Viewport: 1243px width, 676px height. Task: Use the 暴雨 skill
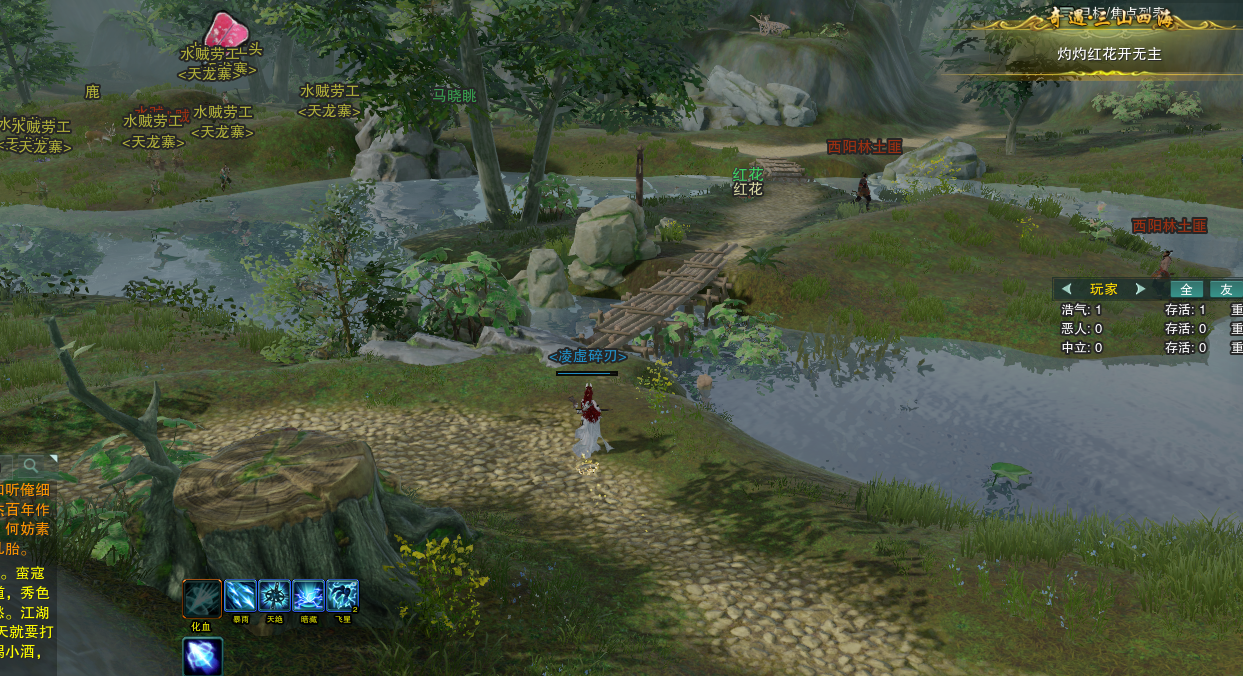pos(240,596)
